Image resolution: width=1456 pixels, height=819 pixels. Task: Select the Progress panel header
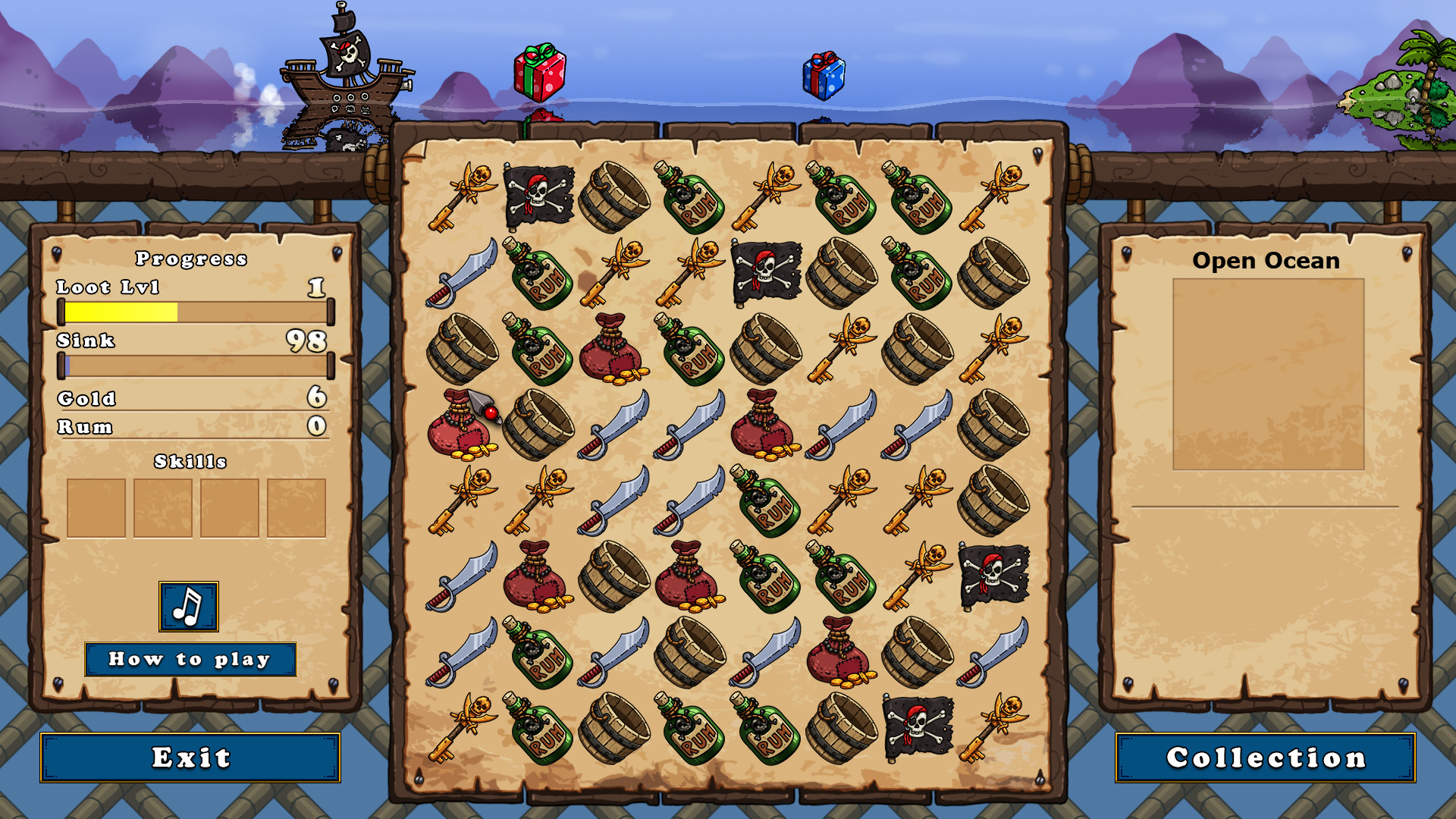tap(191, 259)
